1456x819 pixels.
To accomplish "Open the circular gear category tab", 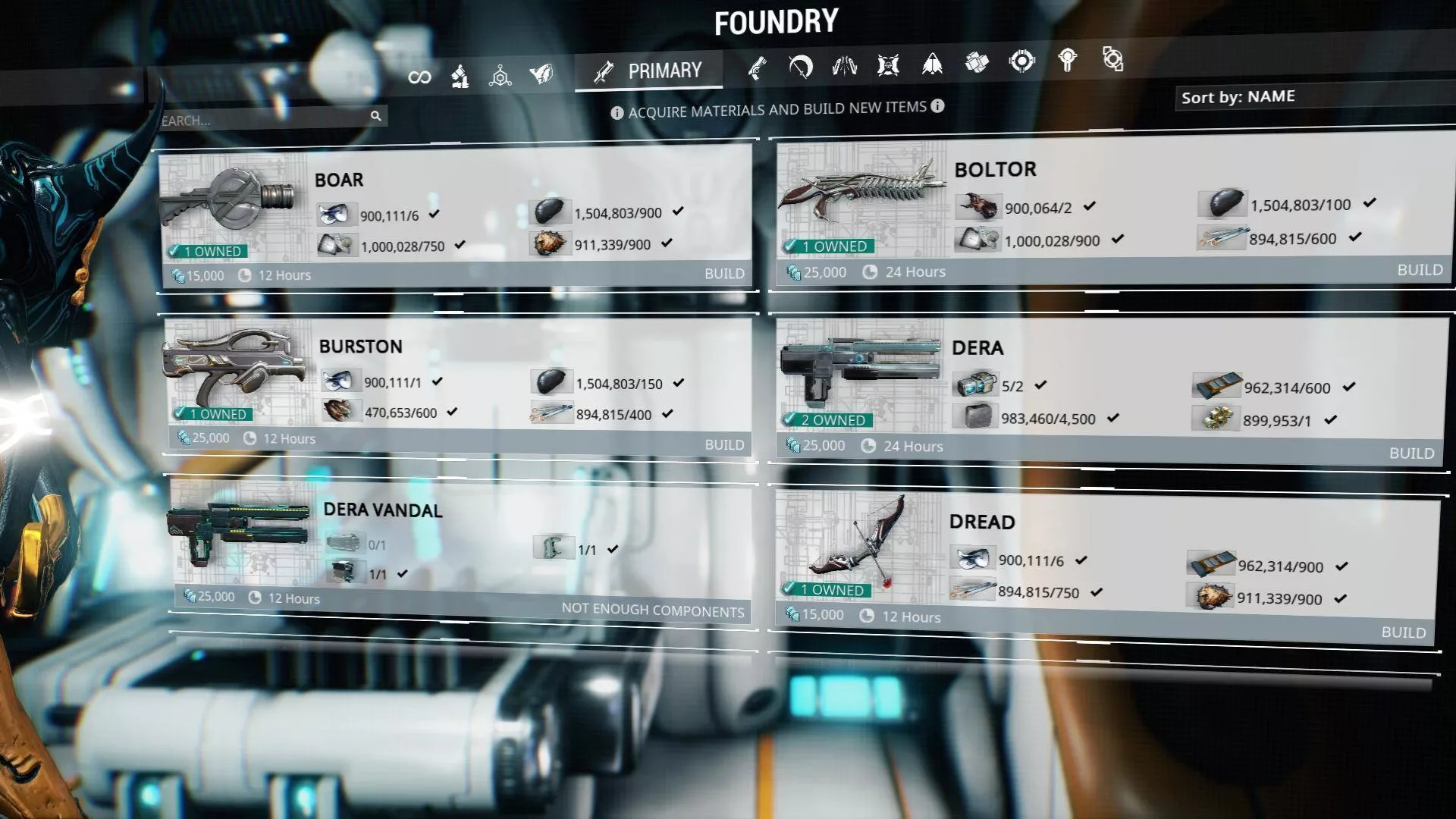I will pyautogui.click(x=1021, y=61).
